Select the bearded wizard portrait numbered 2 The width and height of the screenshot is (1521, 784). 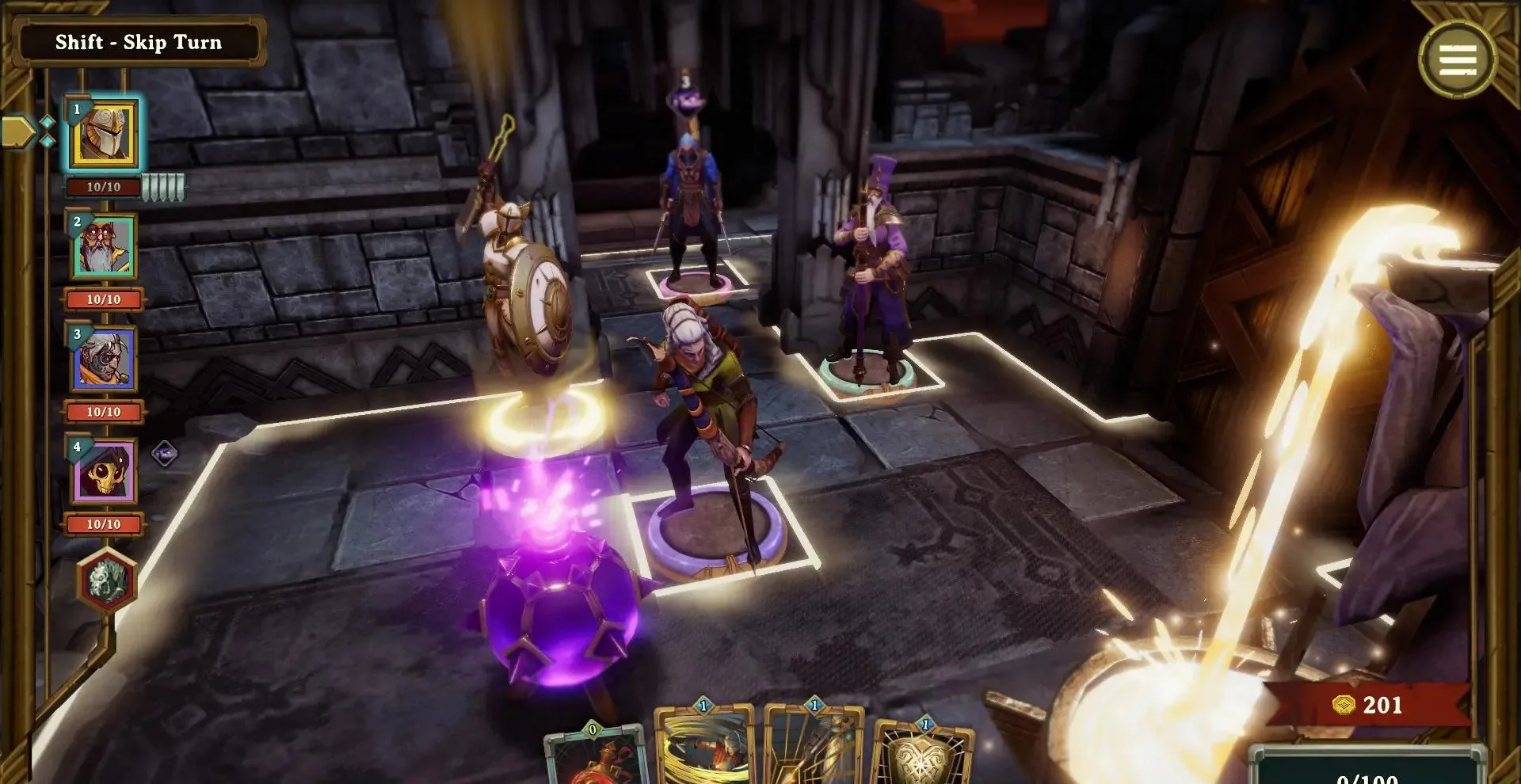click(104, 248)
